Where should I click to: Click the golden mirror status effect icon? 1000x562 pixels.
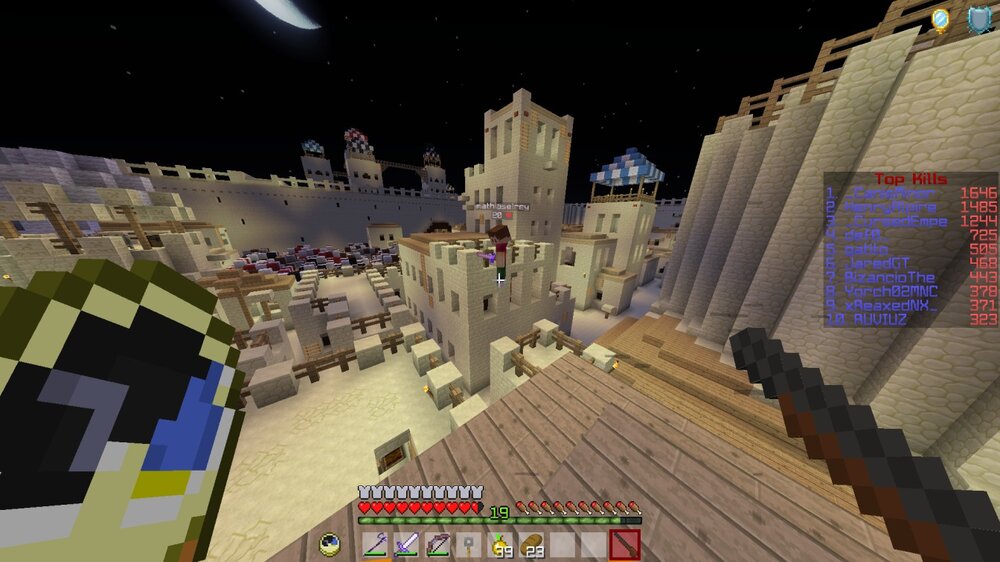click(941, 19)
